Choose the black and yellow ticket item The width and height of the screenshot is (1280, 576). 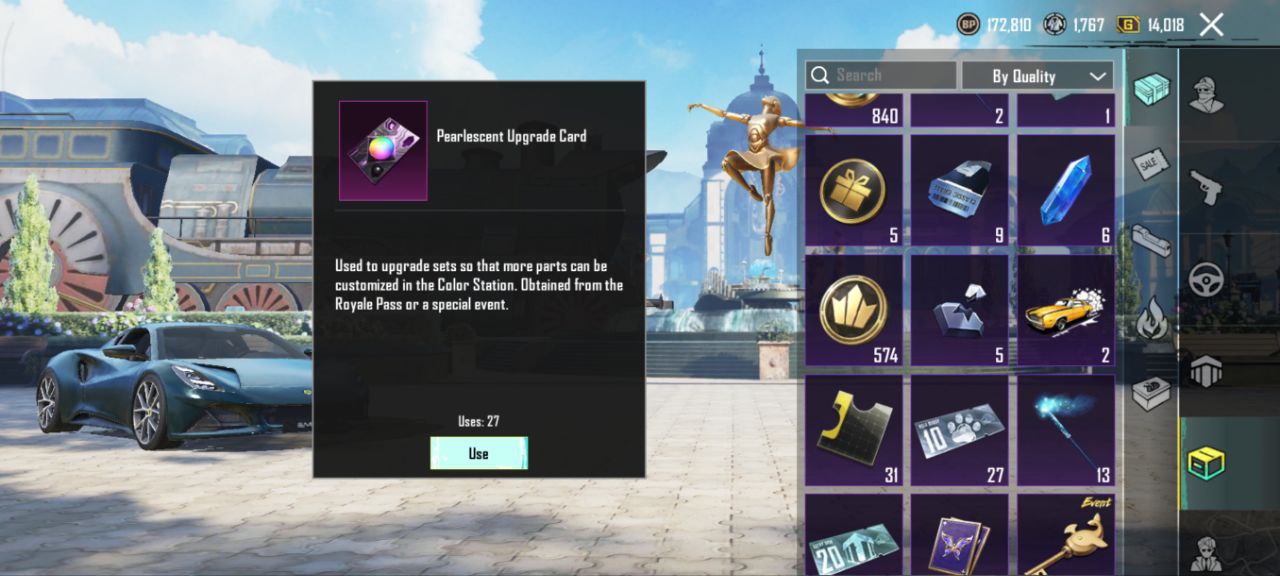[853, 430]
